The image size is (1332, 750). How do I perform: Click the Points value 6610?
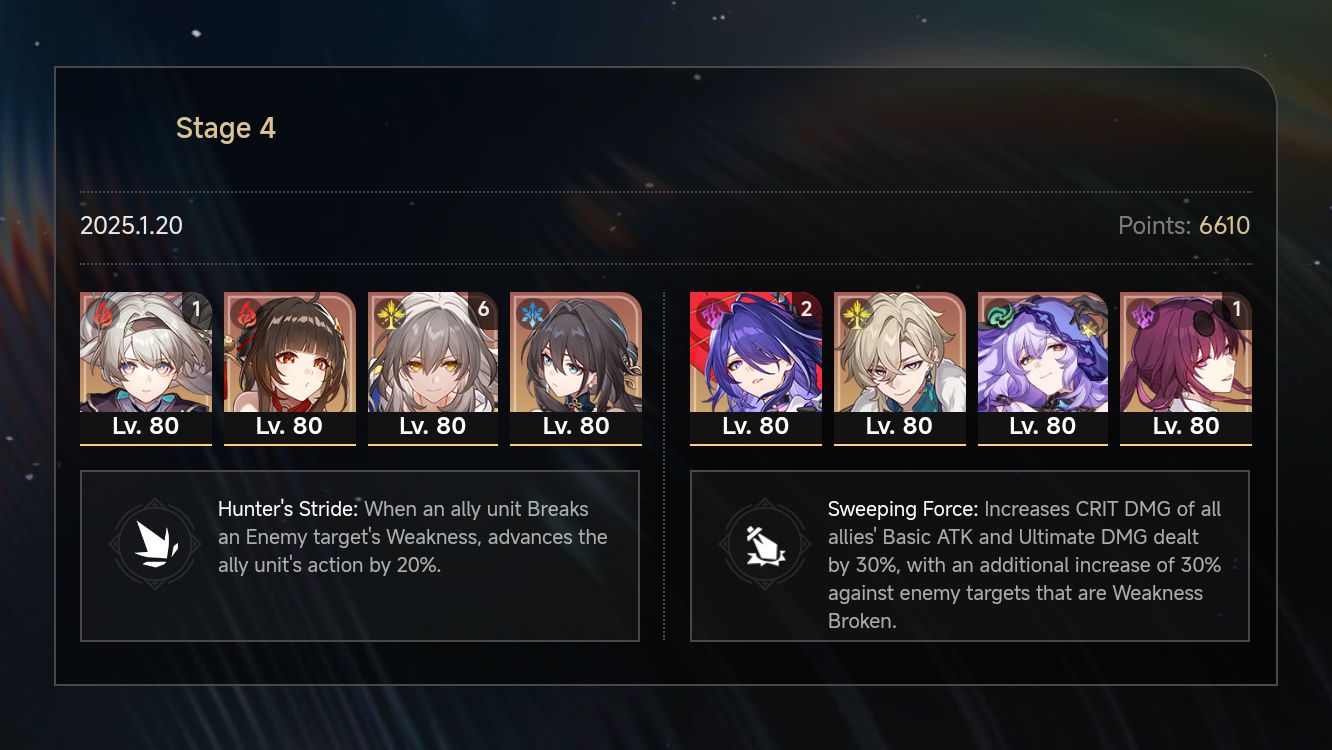coord(1224,226)
